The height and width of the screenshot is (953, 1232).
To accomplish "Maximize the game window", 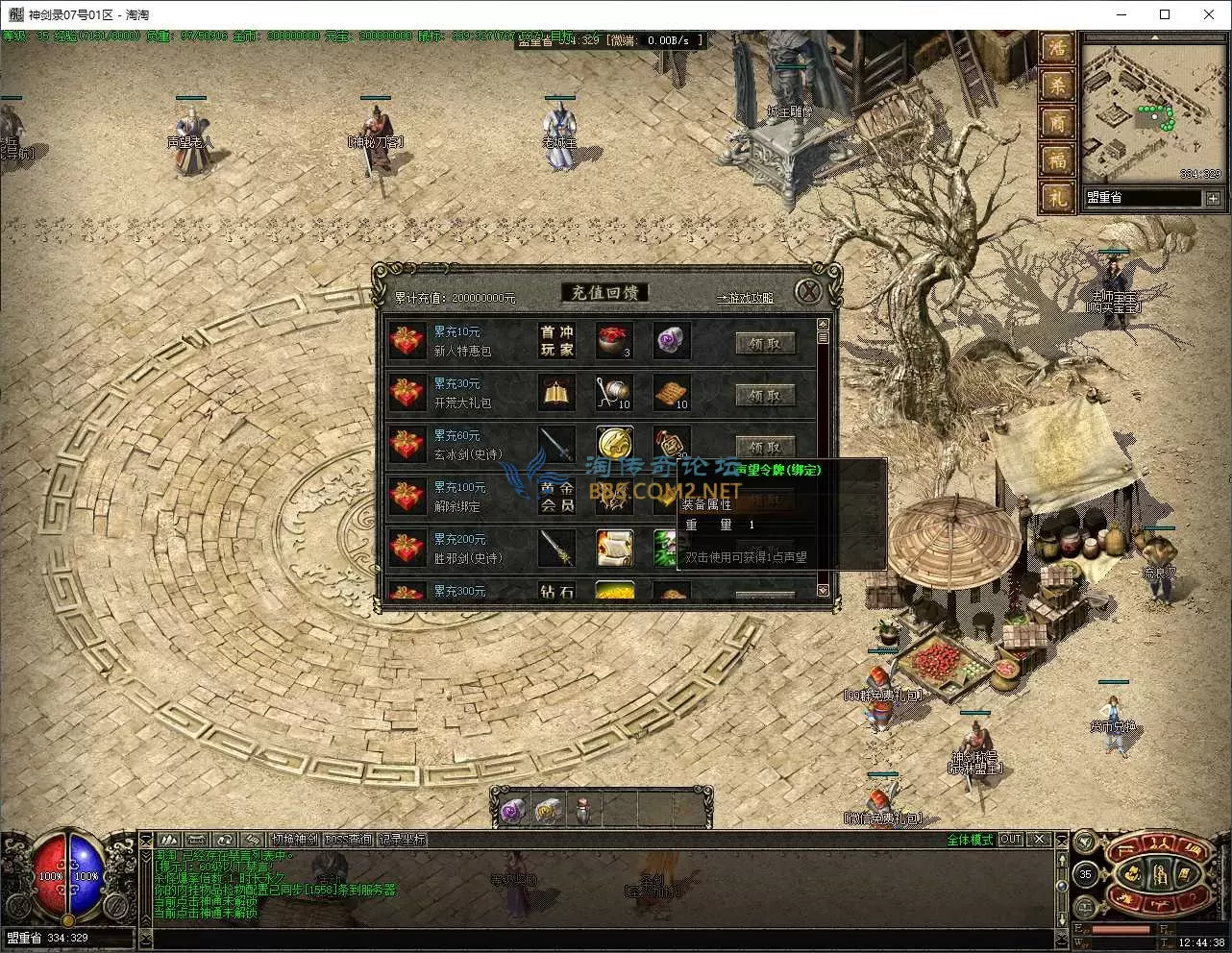I will tap(1165, 14).
